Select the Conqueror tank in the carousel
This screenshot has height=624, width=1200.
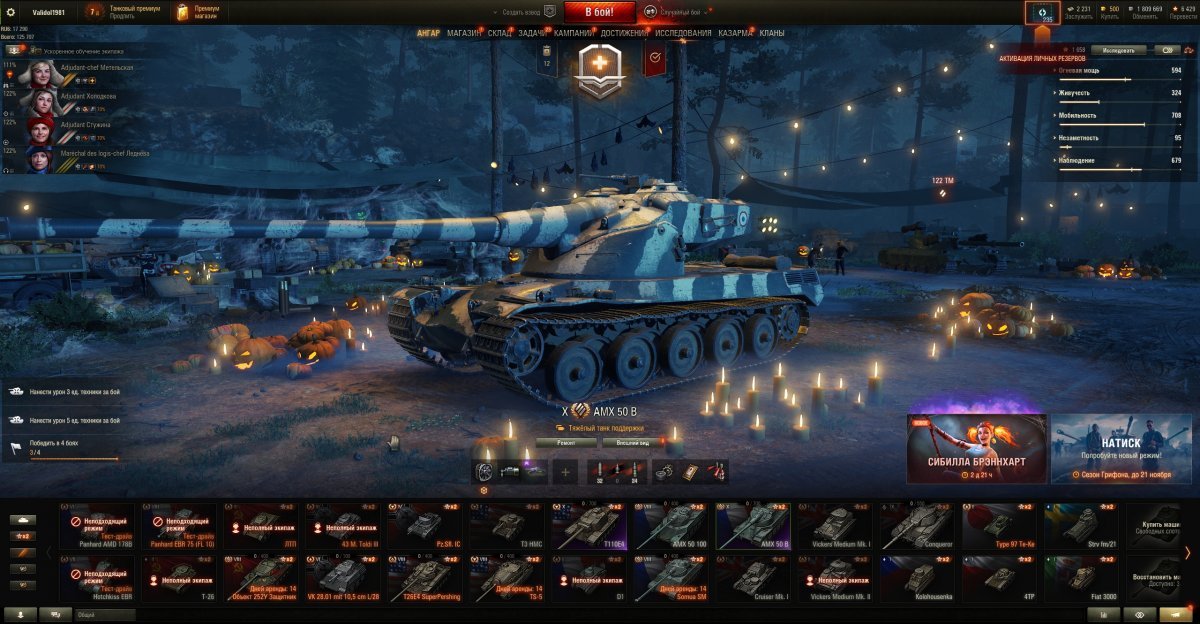click(x=917, y=526)
